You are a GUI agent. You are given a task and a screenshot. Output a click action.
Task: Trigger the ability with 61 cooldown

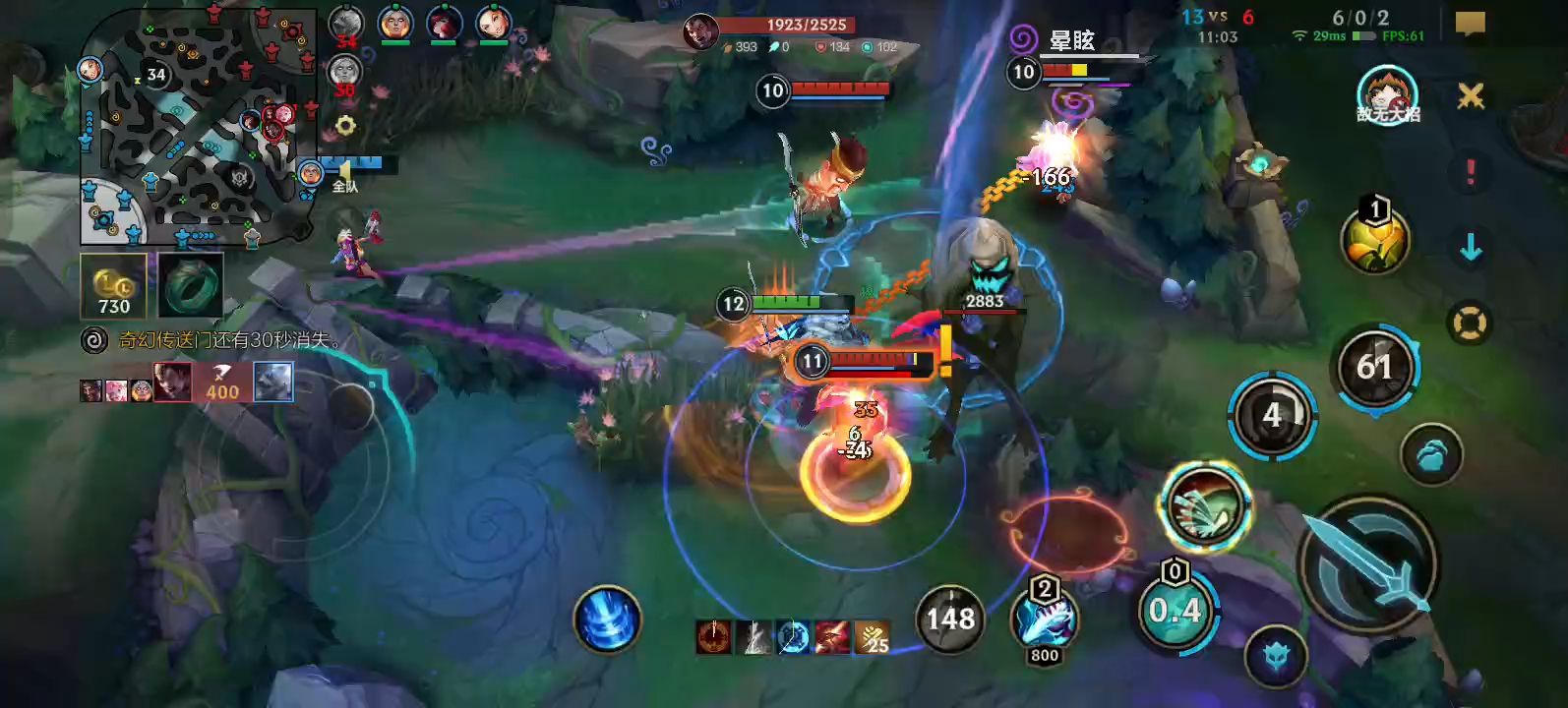point(1374,368)
